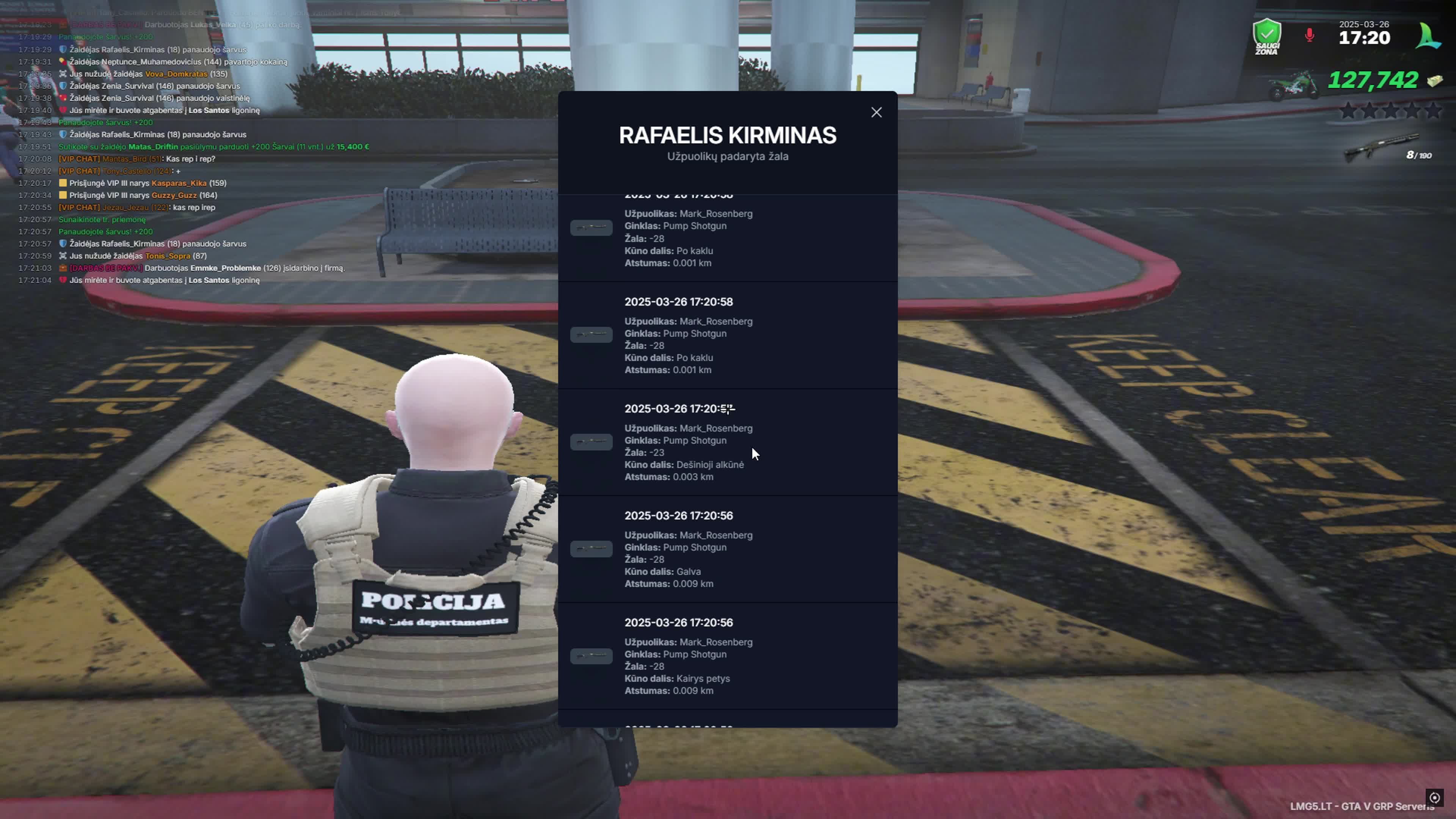
Task: Select the Kairys petys hit entry
Action: (727, 656)
